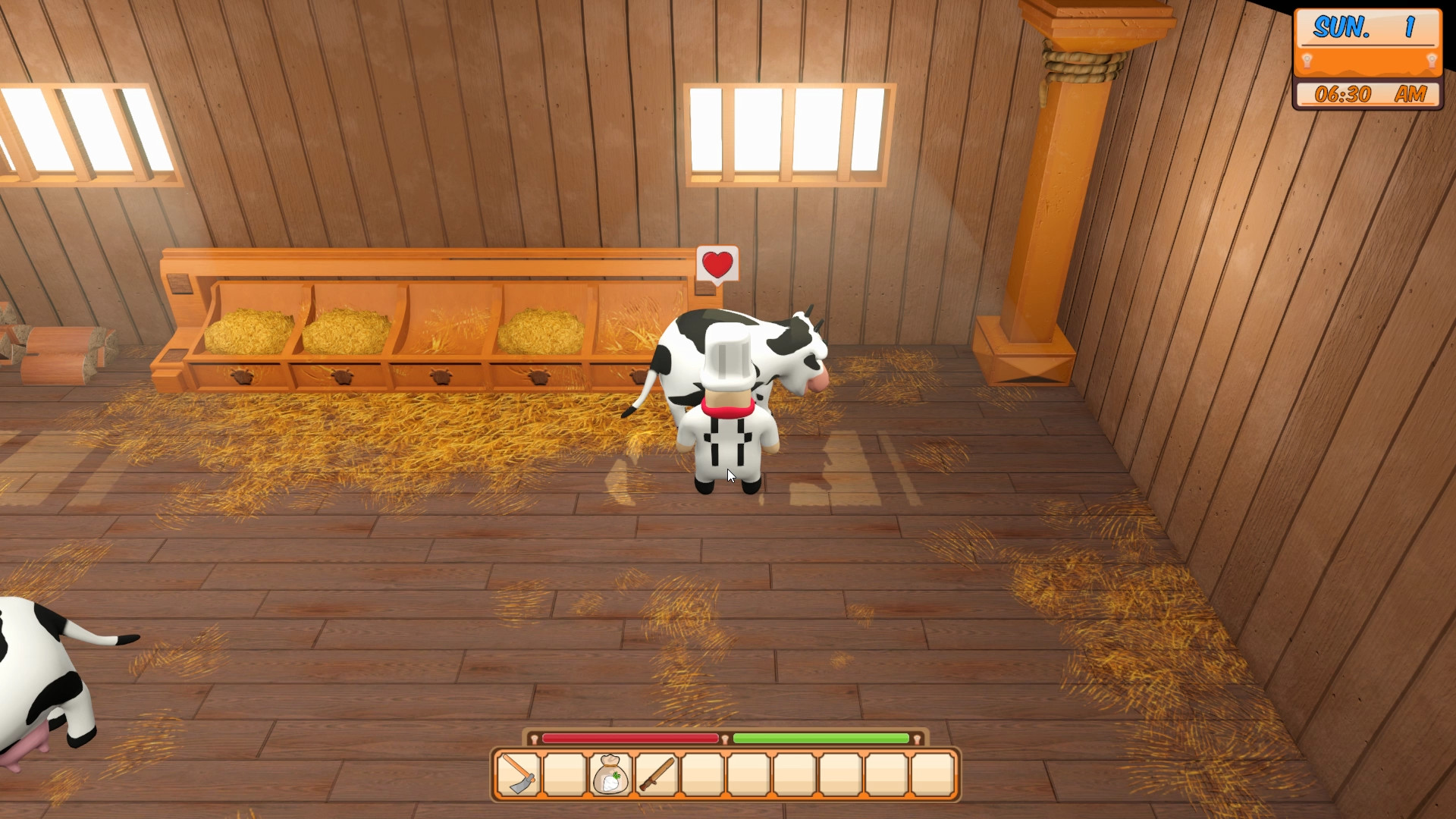Screen dimensions: 1456x819
Task: Click the 06:30 AM clock panel
Action: pyautogui.click(x=1367, y=94)
